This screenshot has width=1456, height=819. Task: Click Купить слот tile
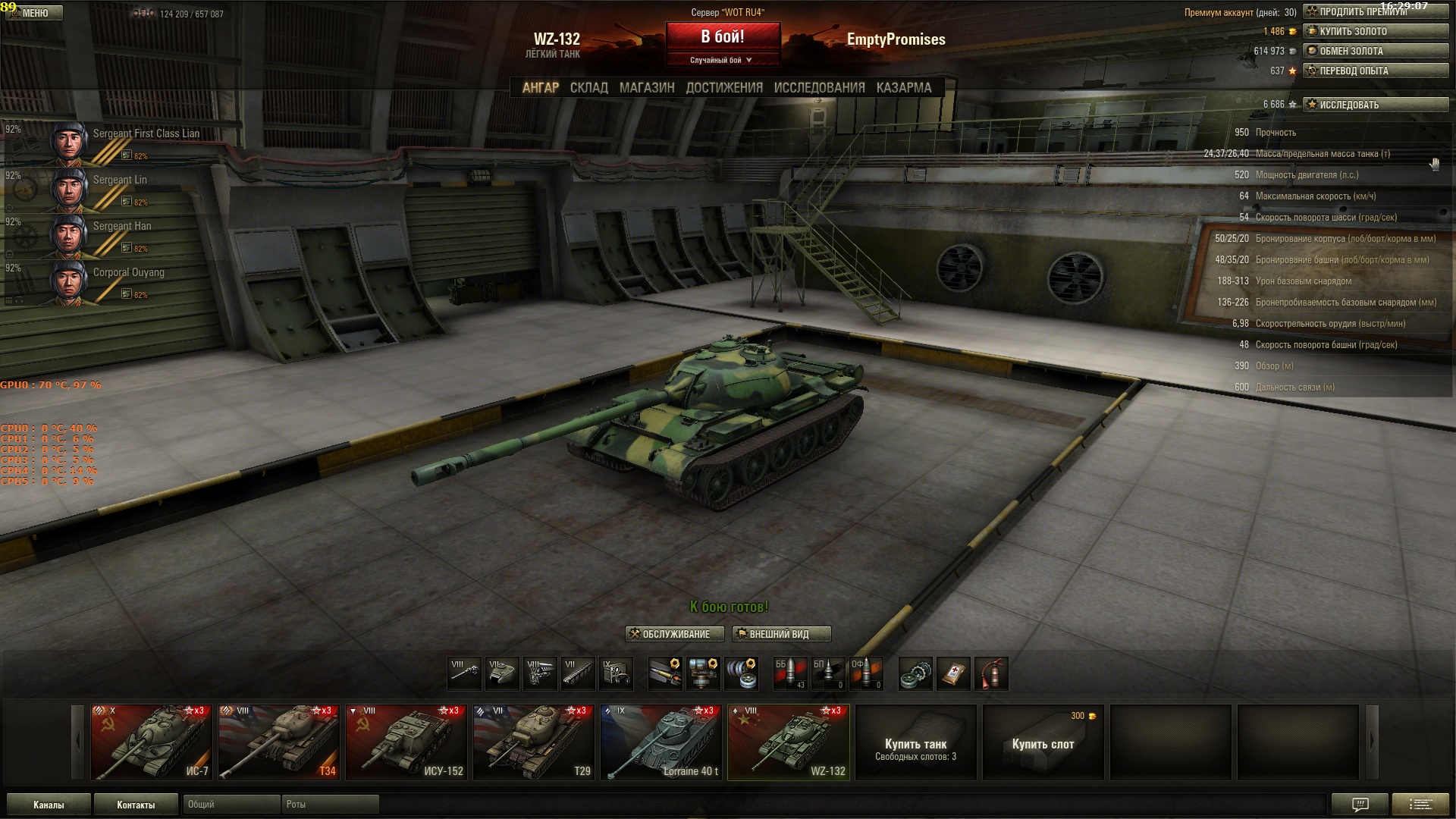tap(1043, 743)
